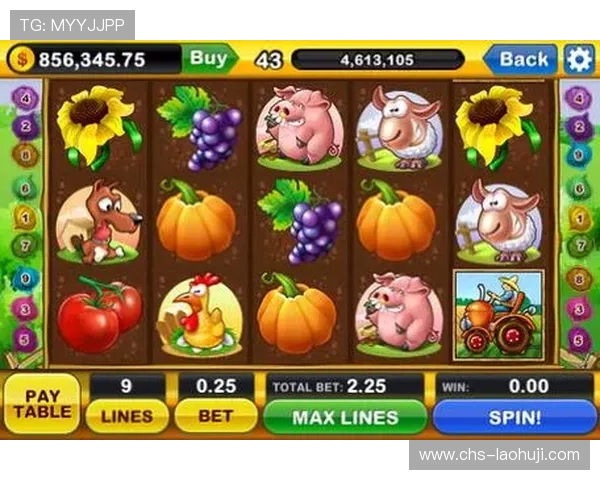600x480 pixels.
Task: Click the yellow LINES button
Action: 127,416
